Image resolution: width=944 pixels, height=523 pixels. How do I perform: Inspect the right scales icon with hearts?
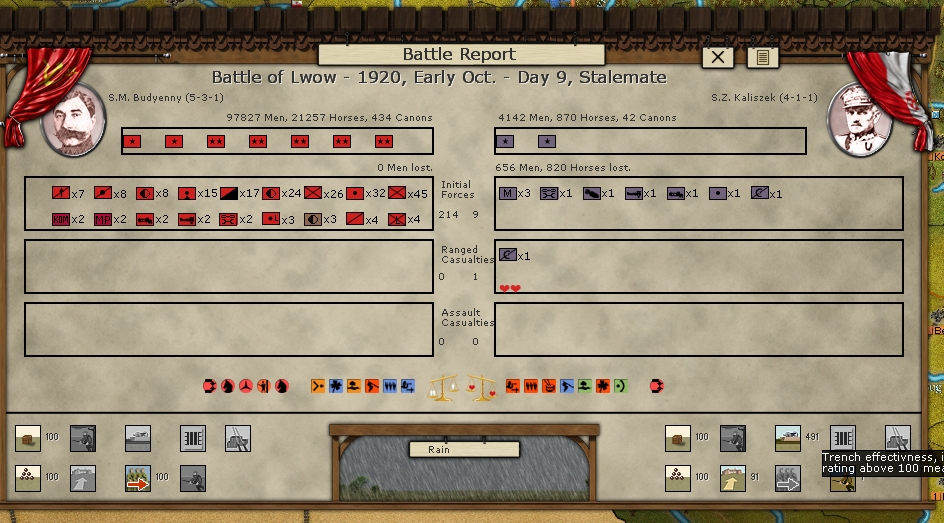tap(482, 386)
